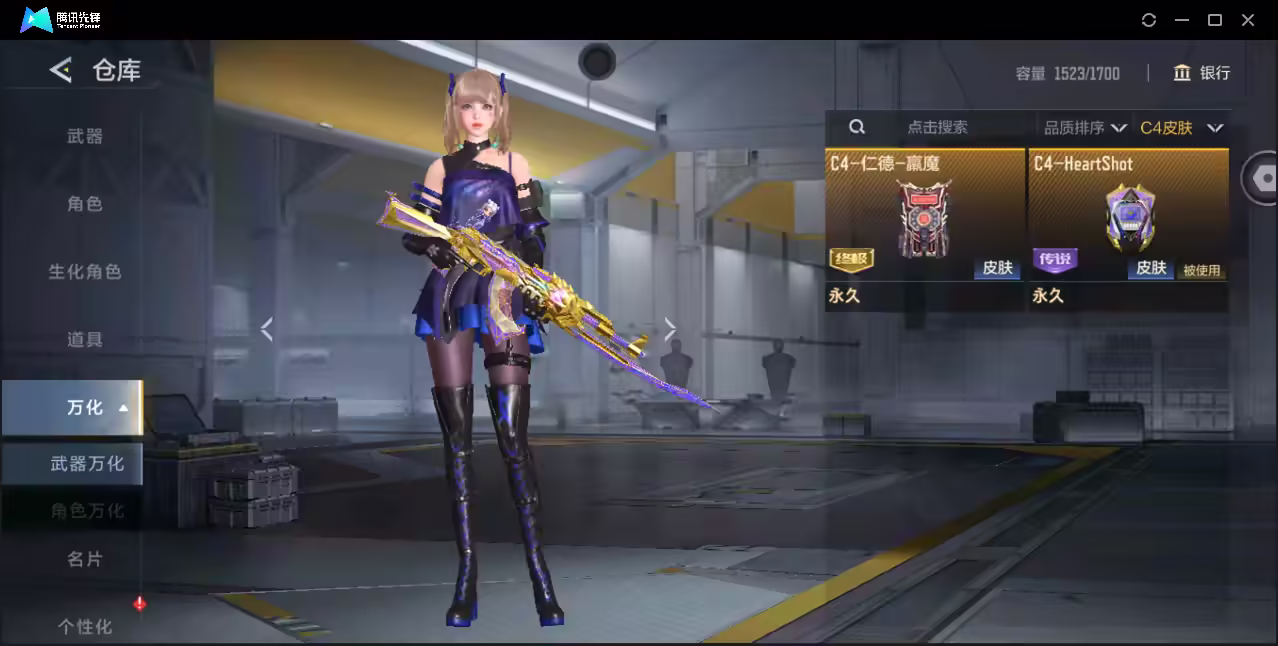Close the emulator window

coord(1248,20)
